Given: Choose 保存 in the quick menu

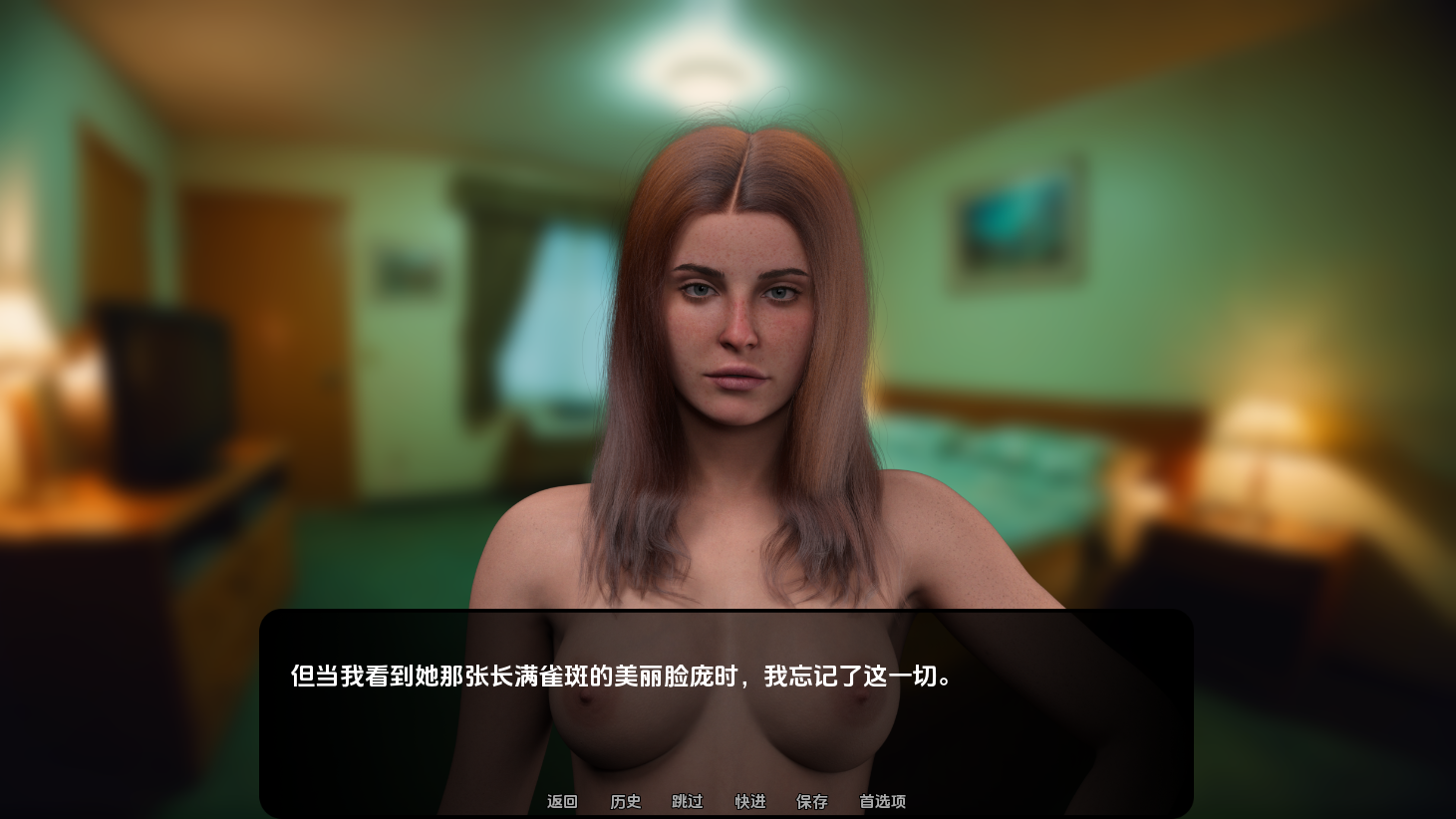Looking at the screenshot, I should tap(811, 801).
